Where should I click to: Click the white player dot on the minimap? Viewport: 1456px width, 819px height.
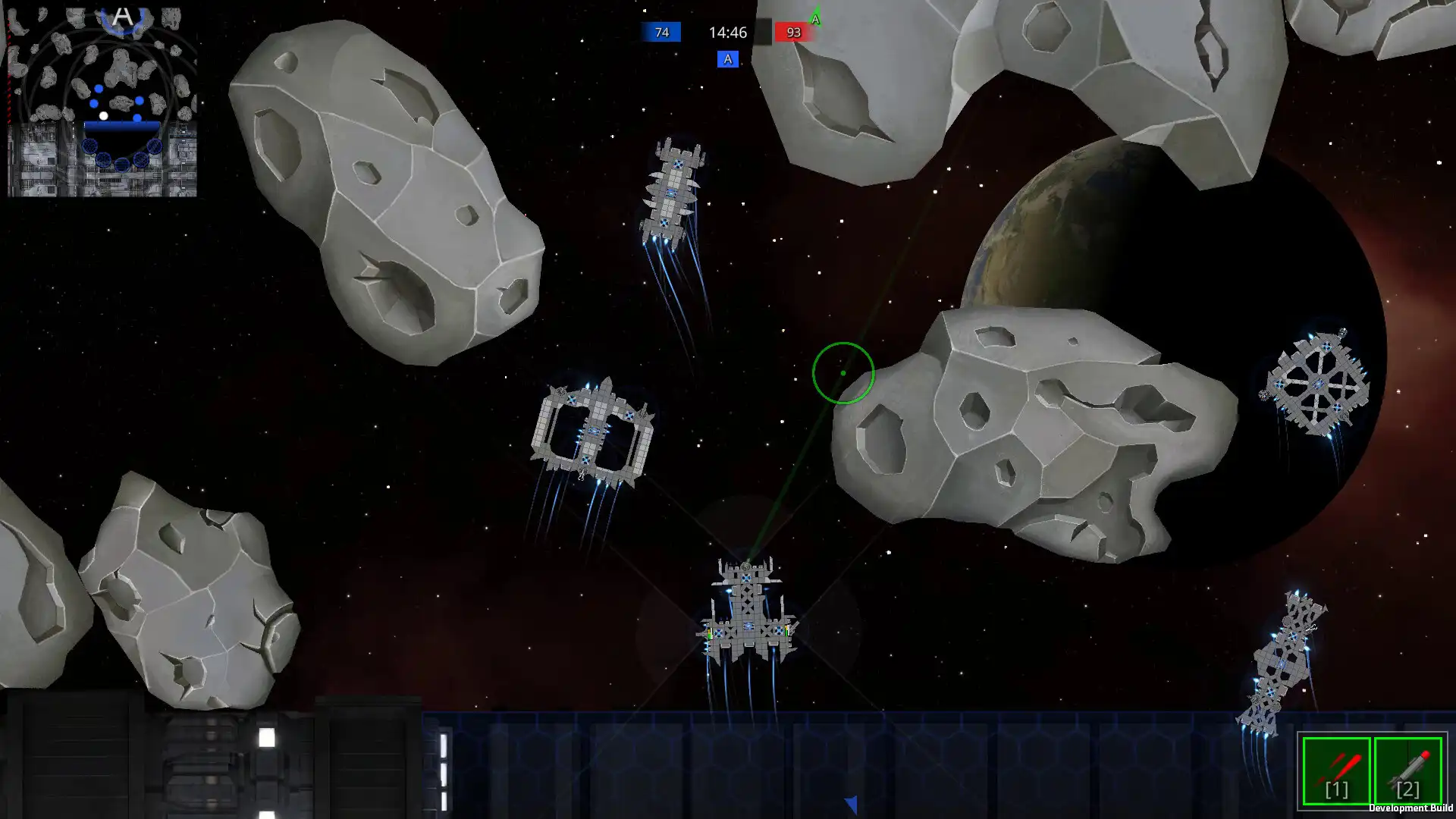(x=104, y=115)
